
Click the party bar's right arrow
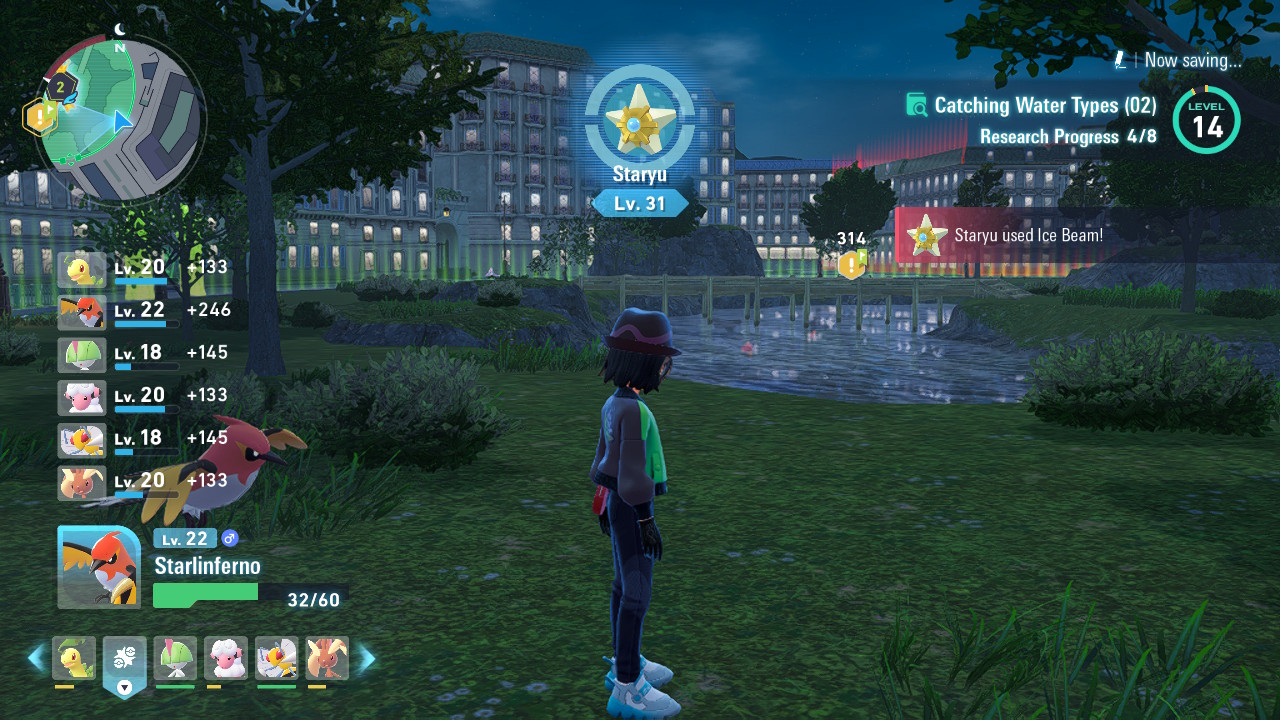pyautogui.click(x=367, y=658)
